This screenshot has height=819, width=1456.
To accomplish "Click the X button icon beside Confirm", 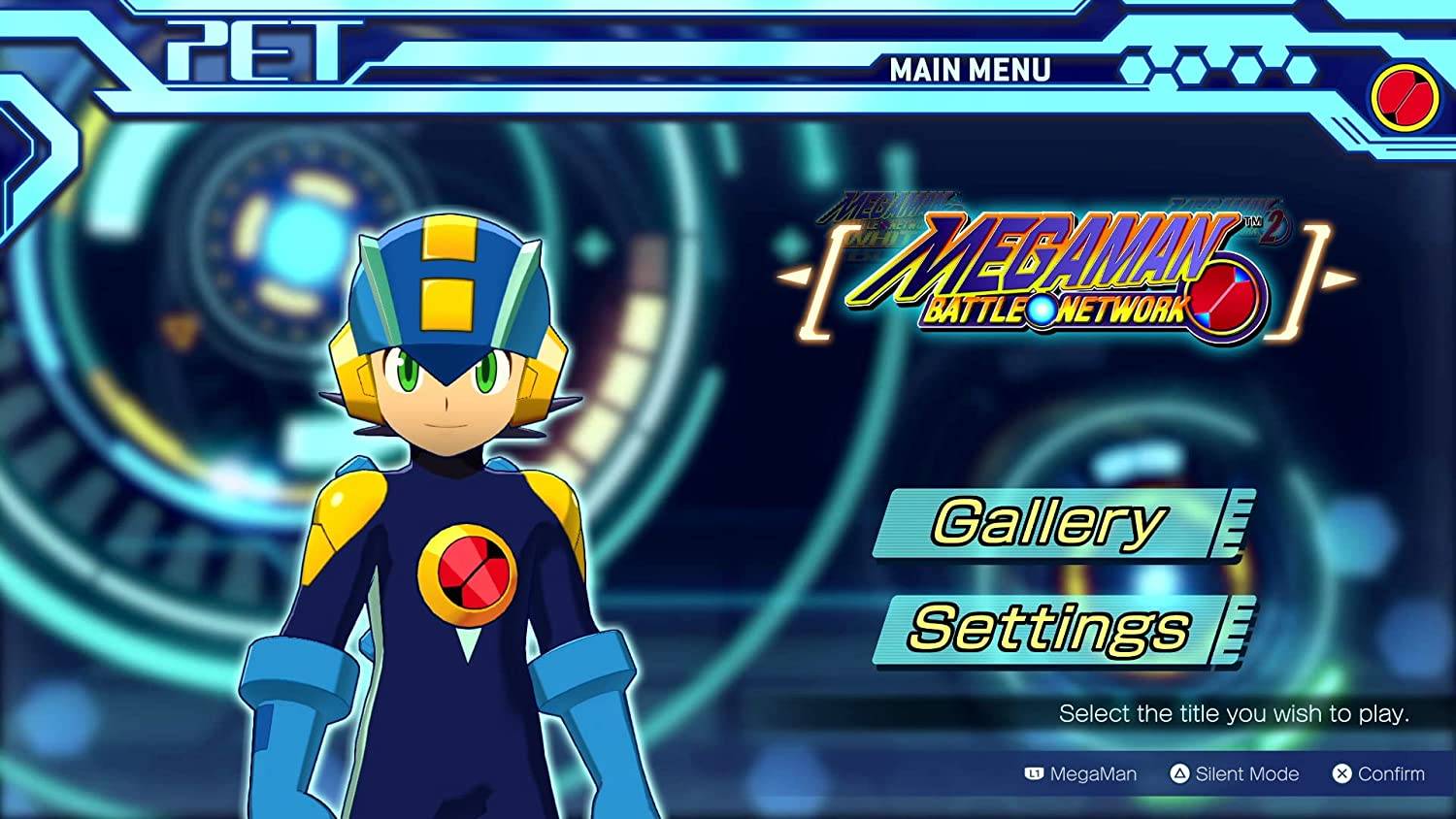I will coord(1342,774).
